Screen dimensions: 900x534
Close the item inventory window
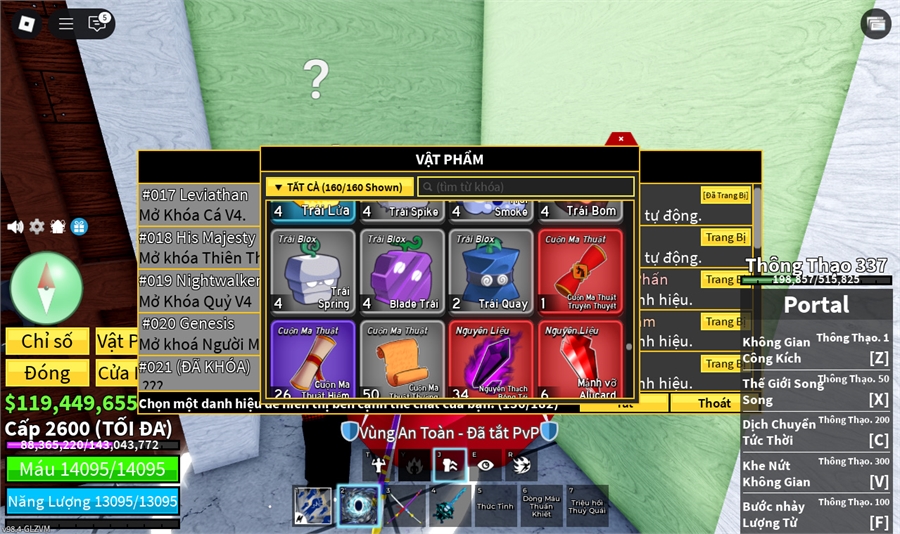[621, 139]
